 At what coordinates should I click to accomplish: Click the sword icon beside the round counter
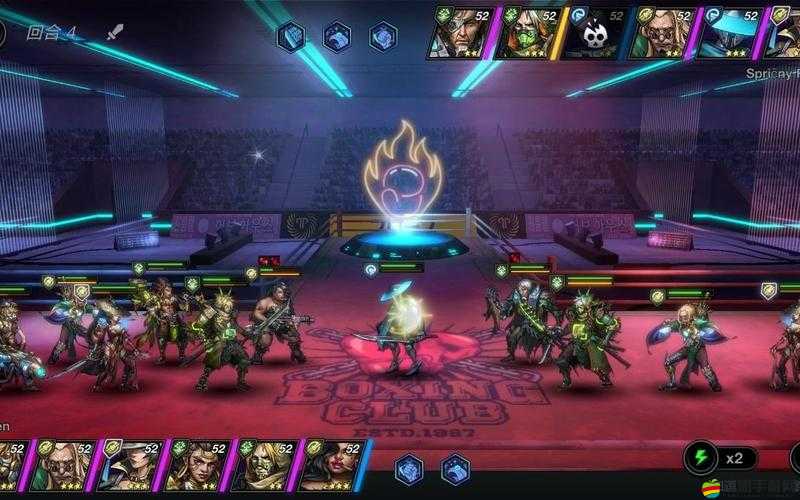(115, 32)
